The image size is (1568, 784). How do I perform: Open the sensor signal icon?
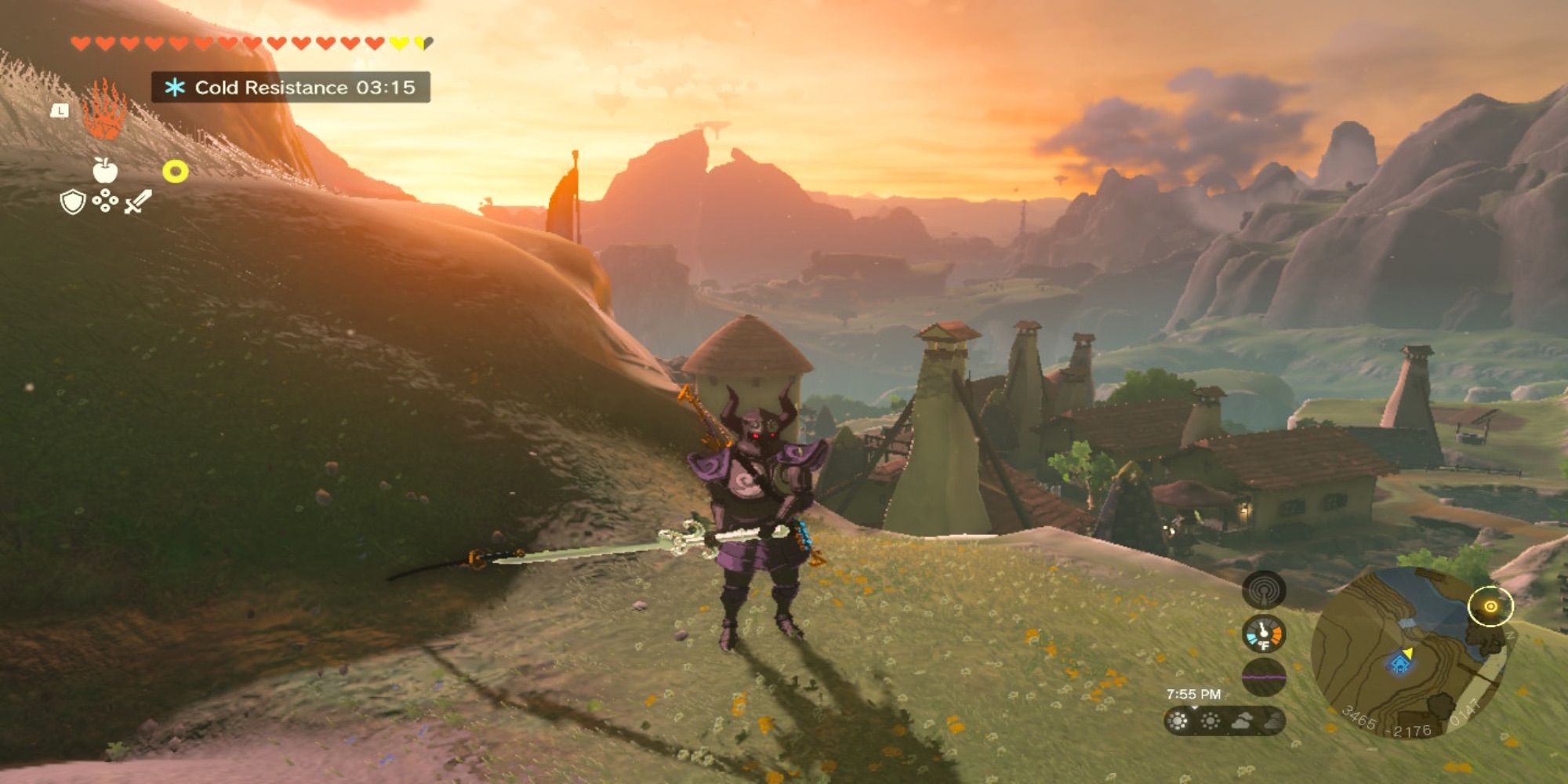(1264, 590)
